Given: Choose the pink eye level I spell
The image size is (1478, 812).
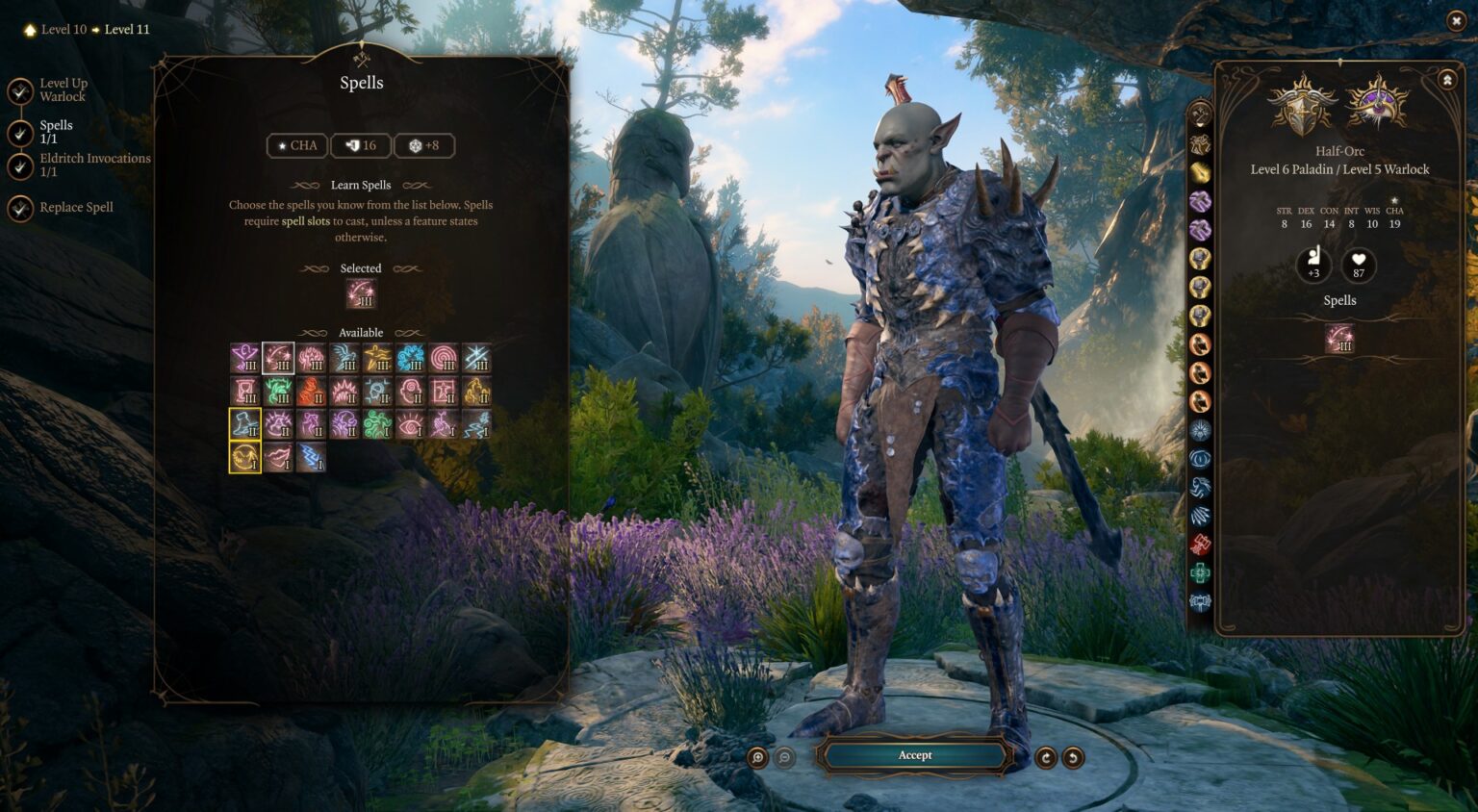Looking at the screenshot, I should (411, 424).
